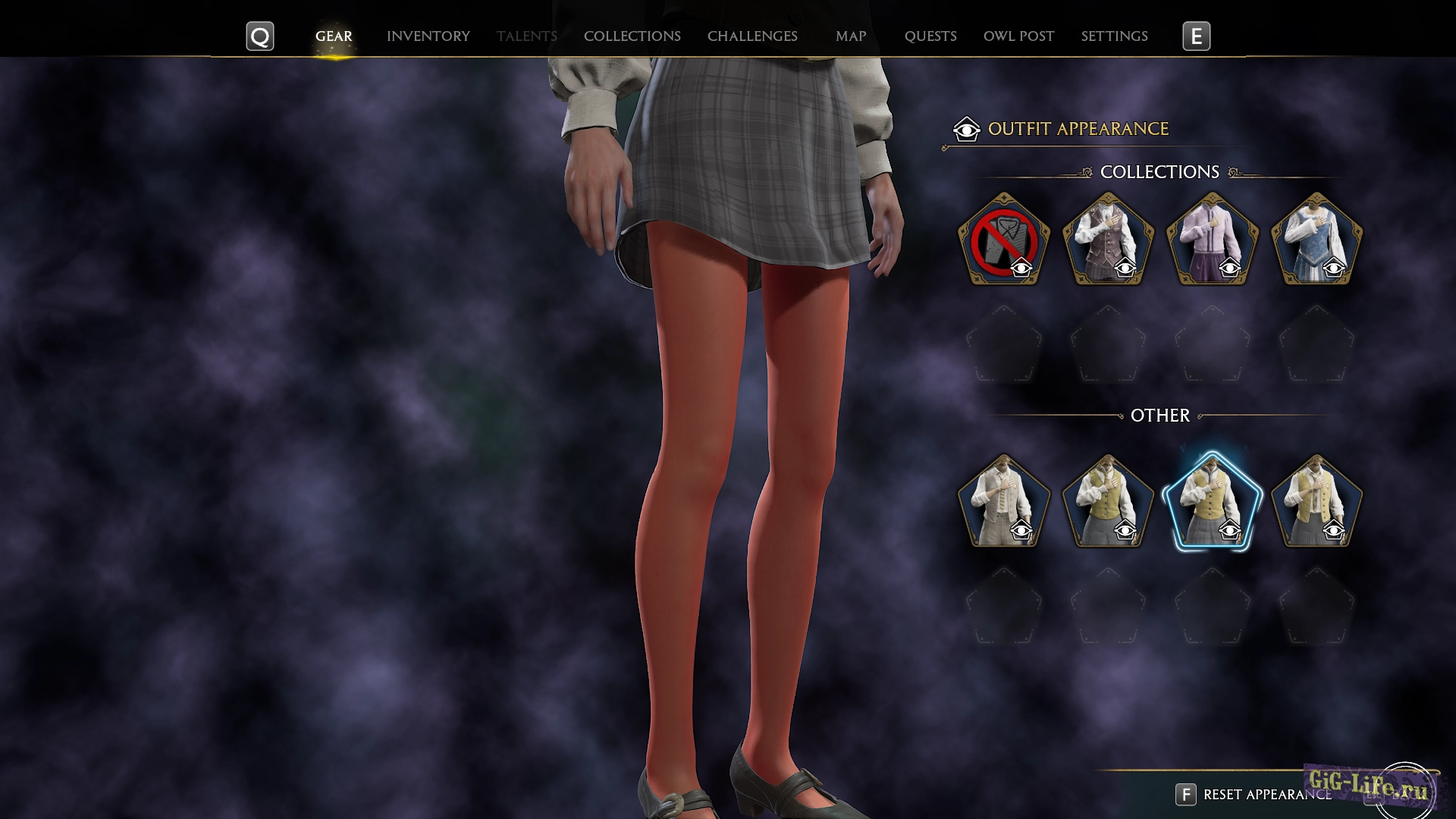Select the Gear tab
The width and height of the screenshot is (1456, 819).
tap(334, 36)
